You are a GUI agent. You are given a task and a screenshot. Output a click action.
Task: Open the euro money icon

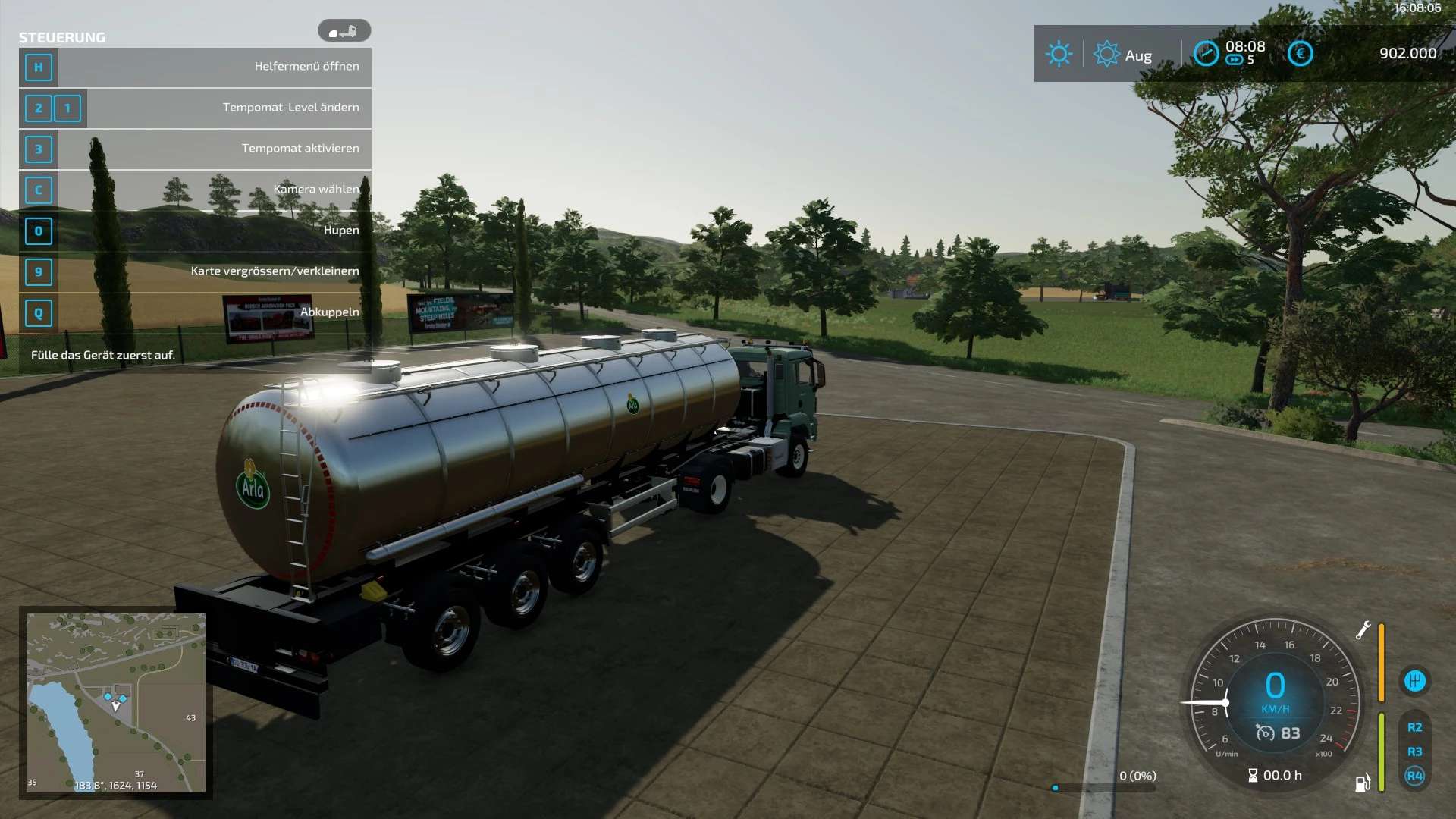[x=1300, y=53]
